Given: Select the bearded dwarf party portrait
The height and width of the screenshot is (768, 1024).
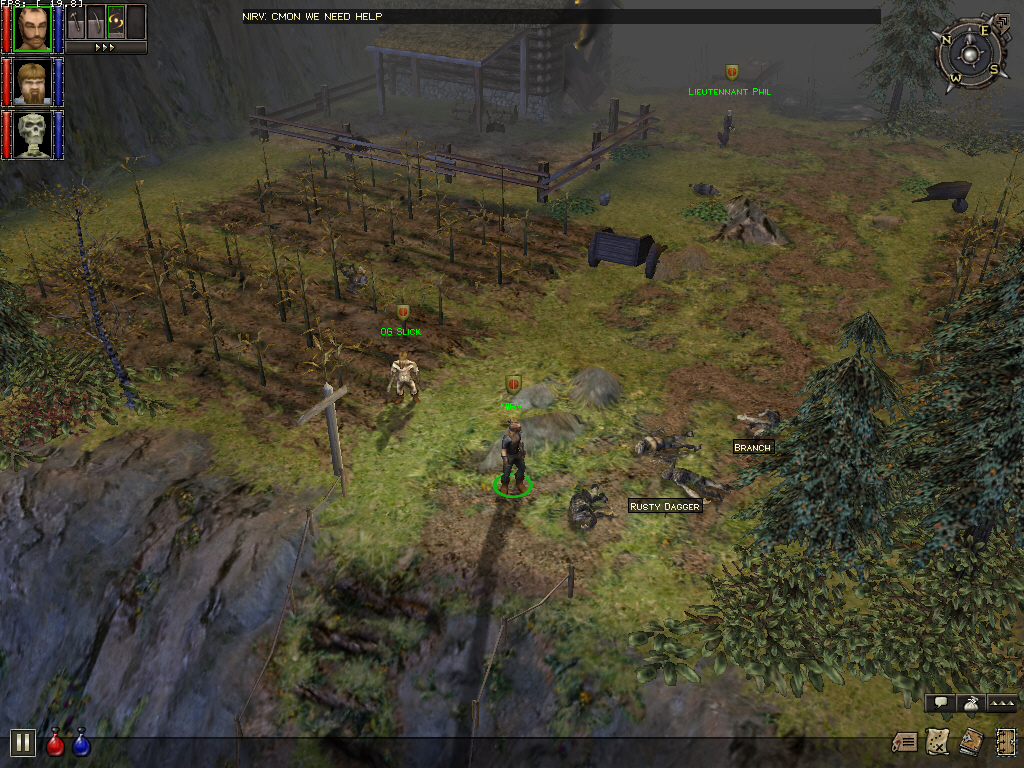Looking at the screenshot, I should click(33, 82).
